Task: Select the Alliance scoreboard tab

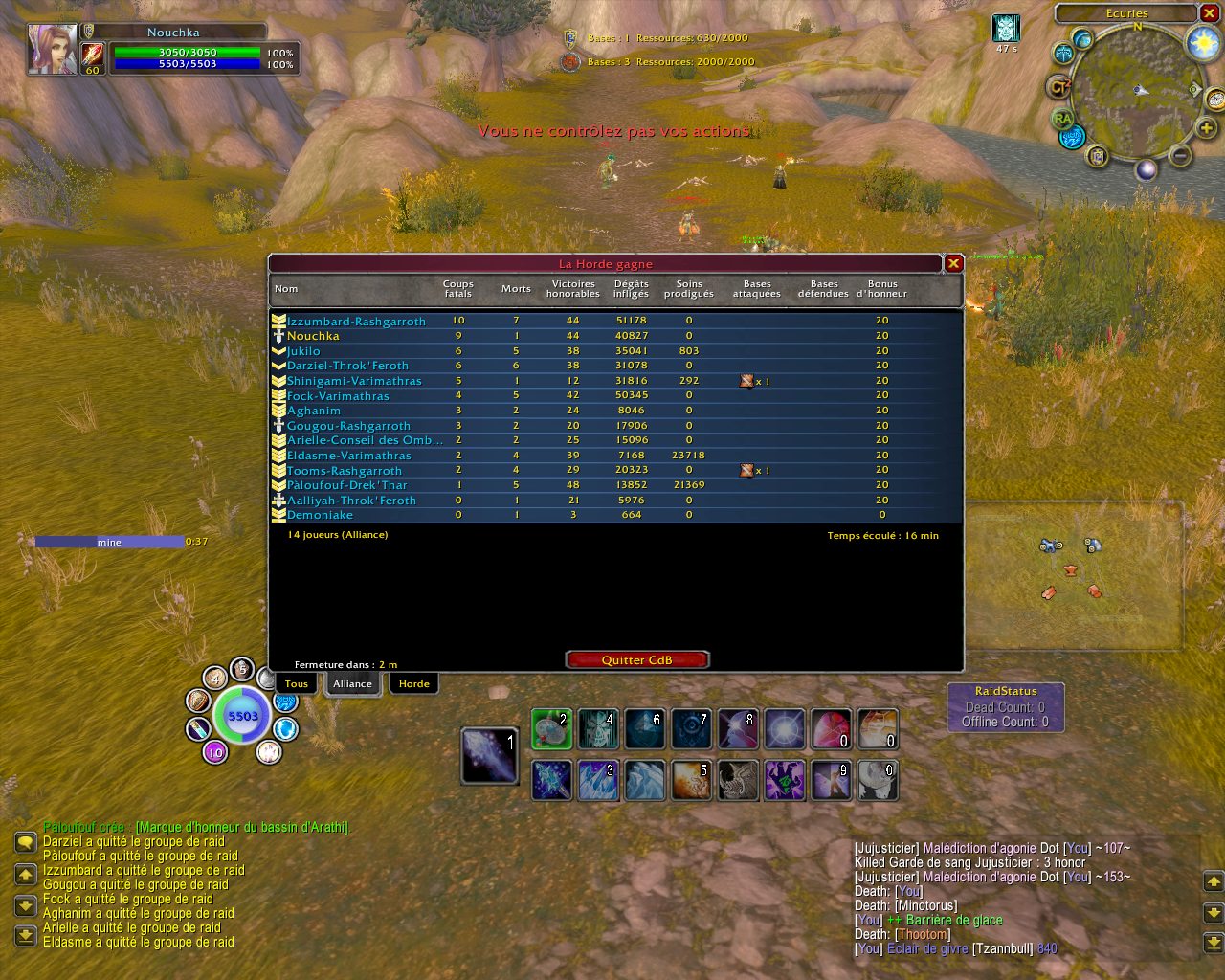Action: click(x=352, y=683)
